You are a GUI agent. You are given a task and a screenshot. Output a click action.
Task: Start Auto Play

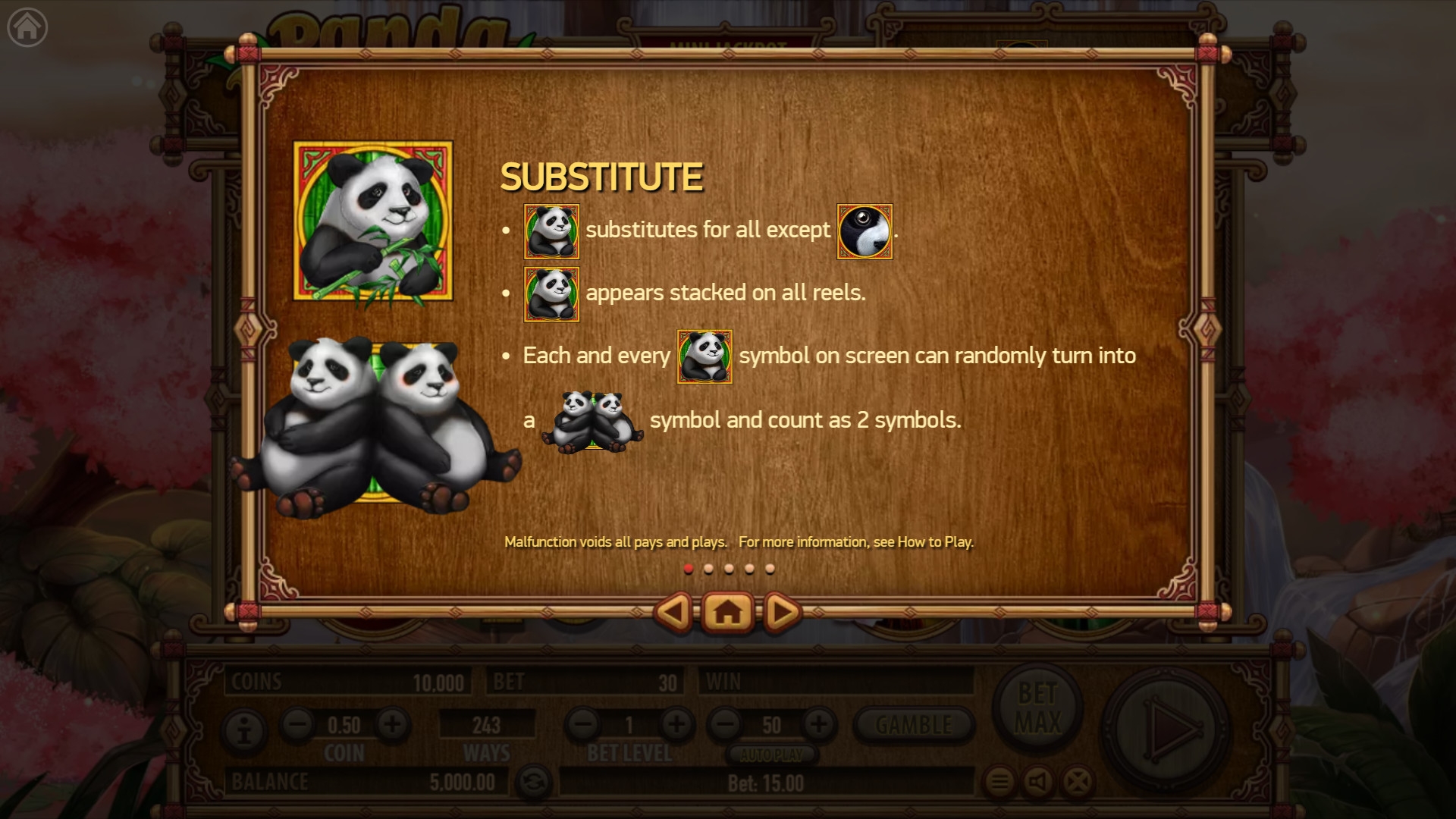point(771,755)
